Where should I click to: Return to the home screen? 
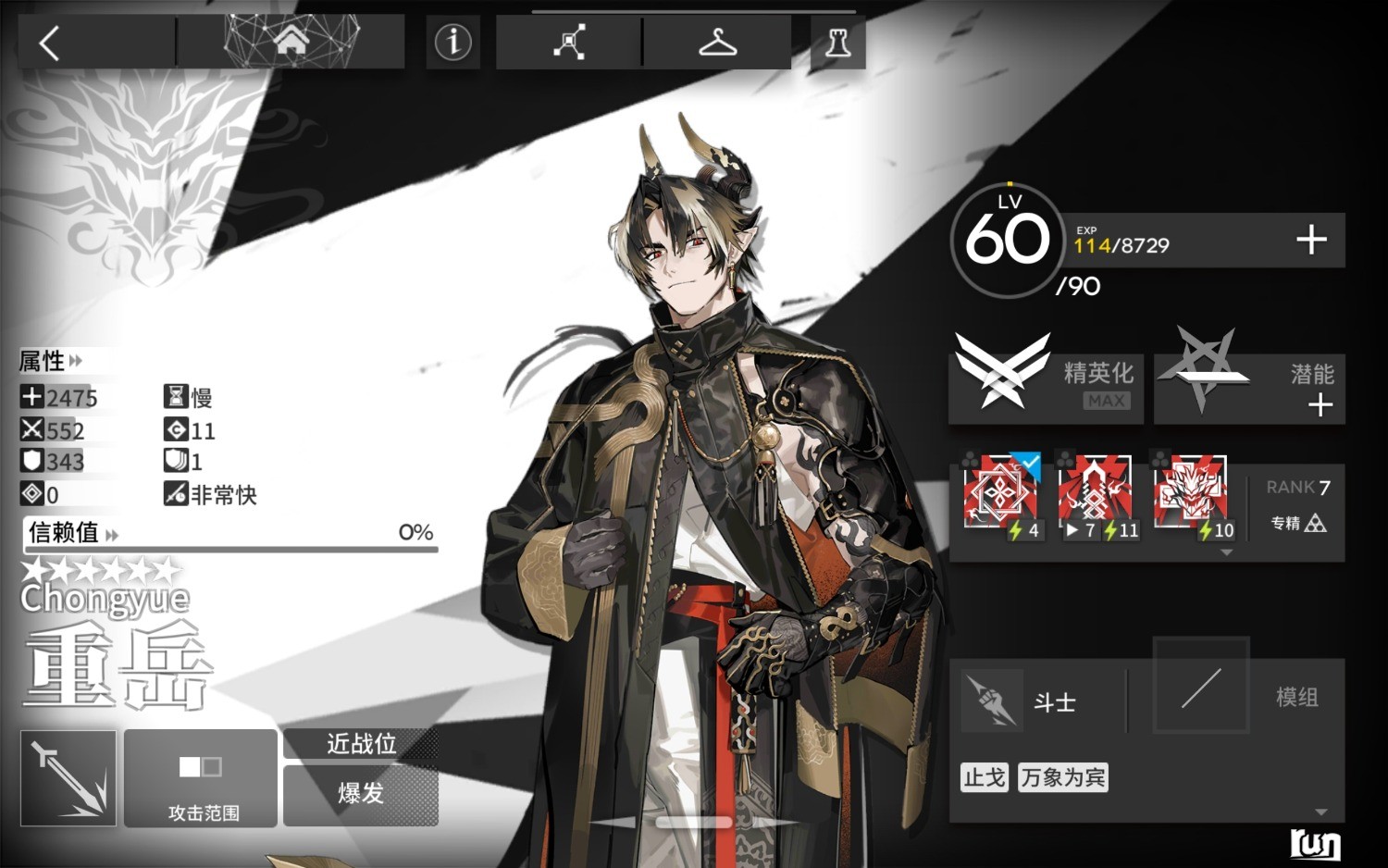291,41
